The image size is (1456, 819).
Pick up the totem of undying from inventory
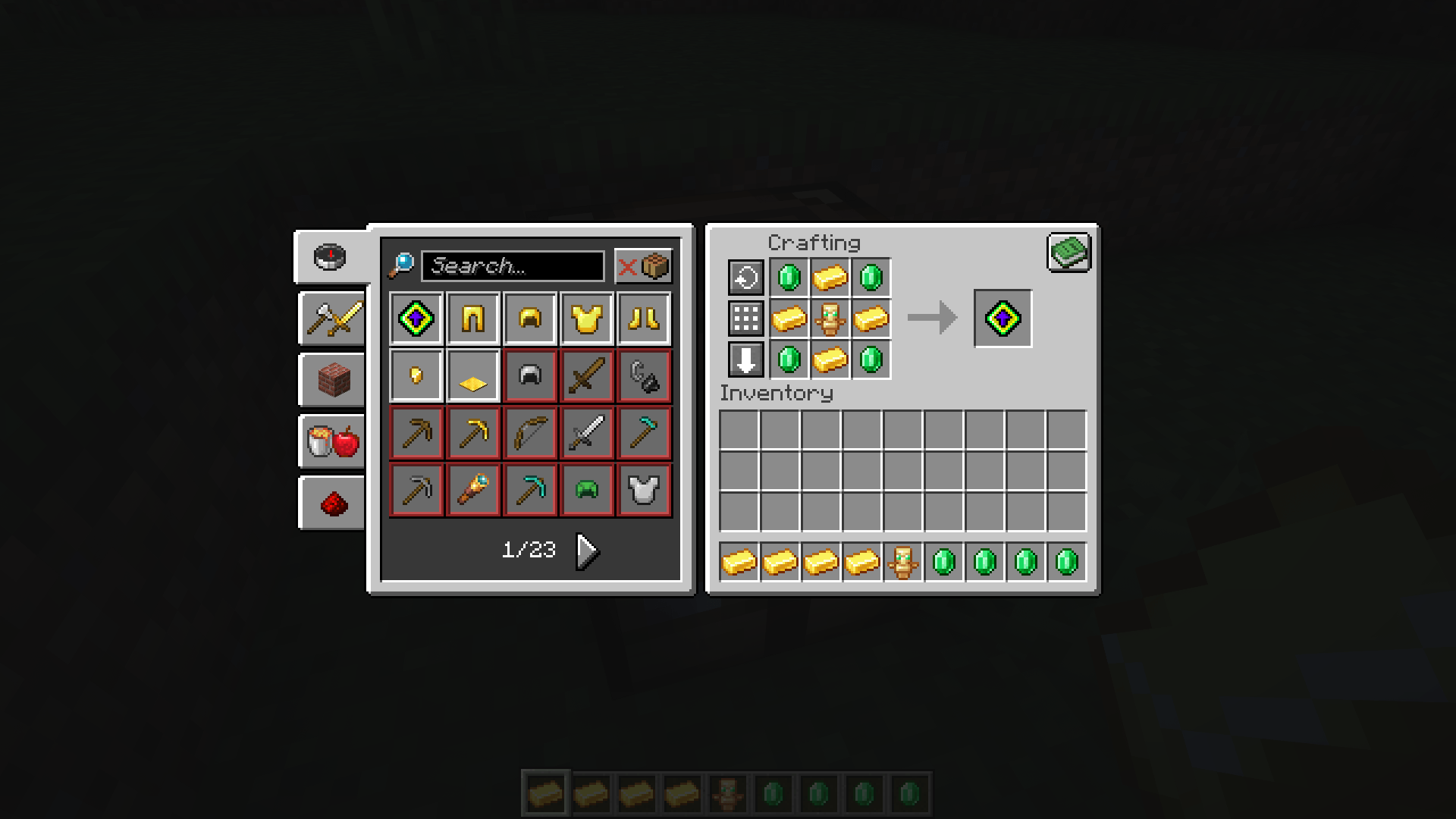[x=902, y=561]
